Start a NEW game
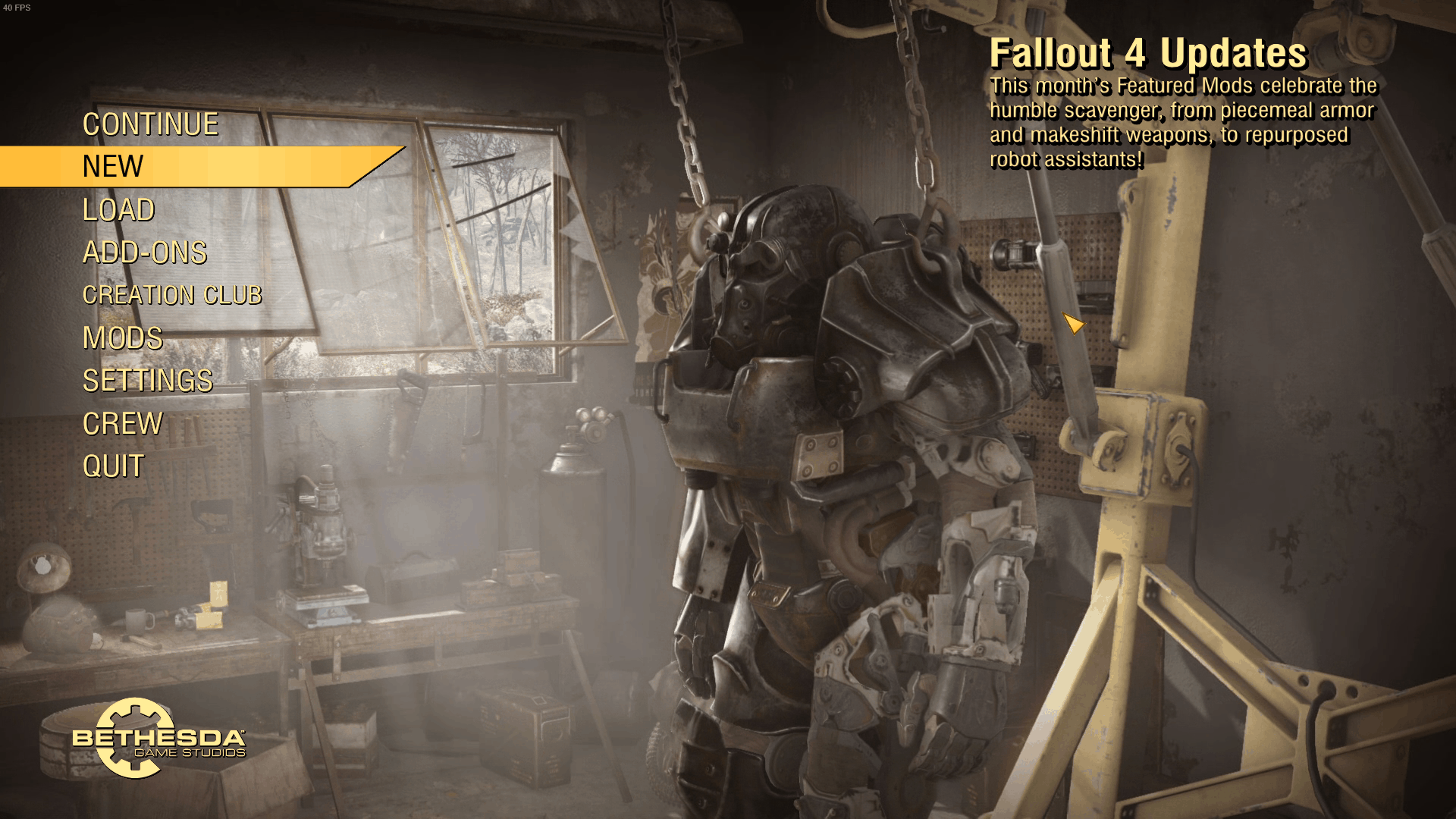 pyautogui.click(x=113, y=167)
